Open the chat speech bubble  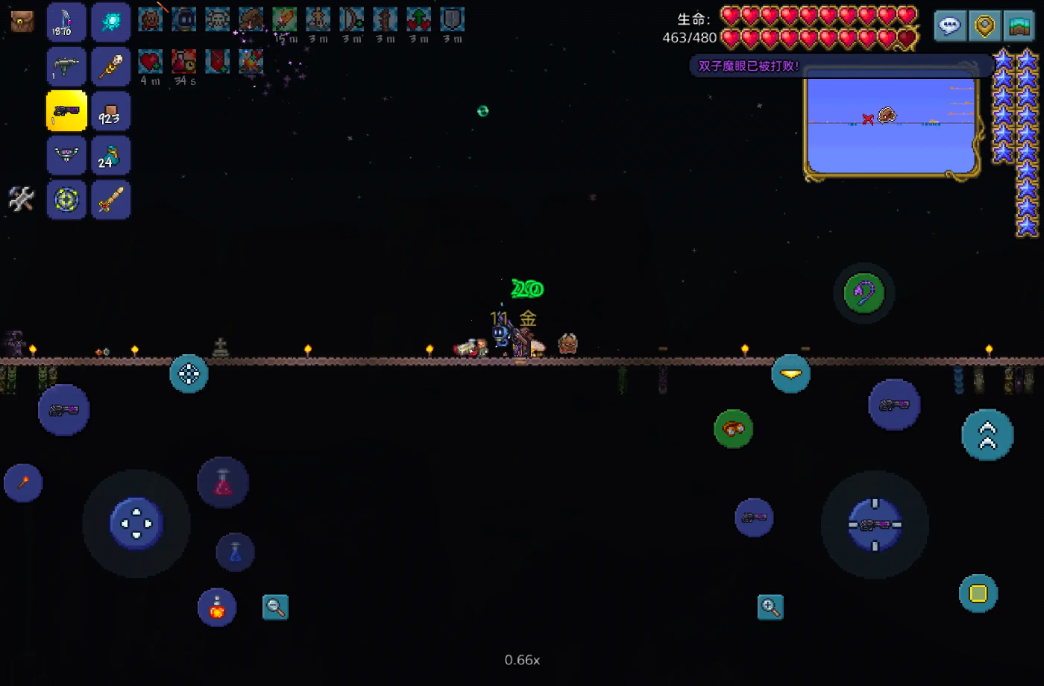(950, 26)
